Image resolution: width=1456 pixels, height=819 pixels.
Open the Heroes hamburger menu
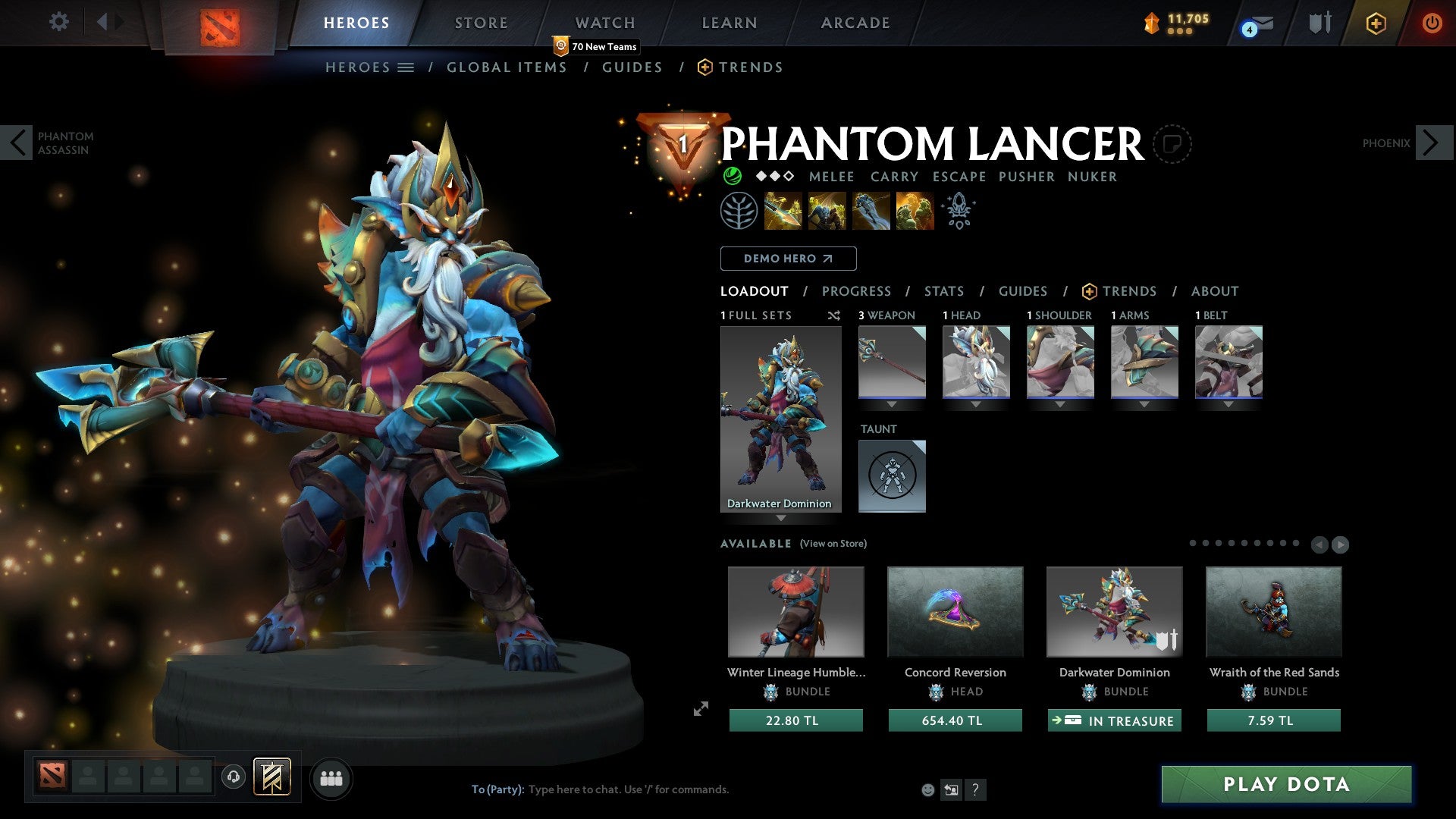point(406,67)
